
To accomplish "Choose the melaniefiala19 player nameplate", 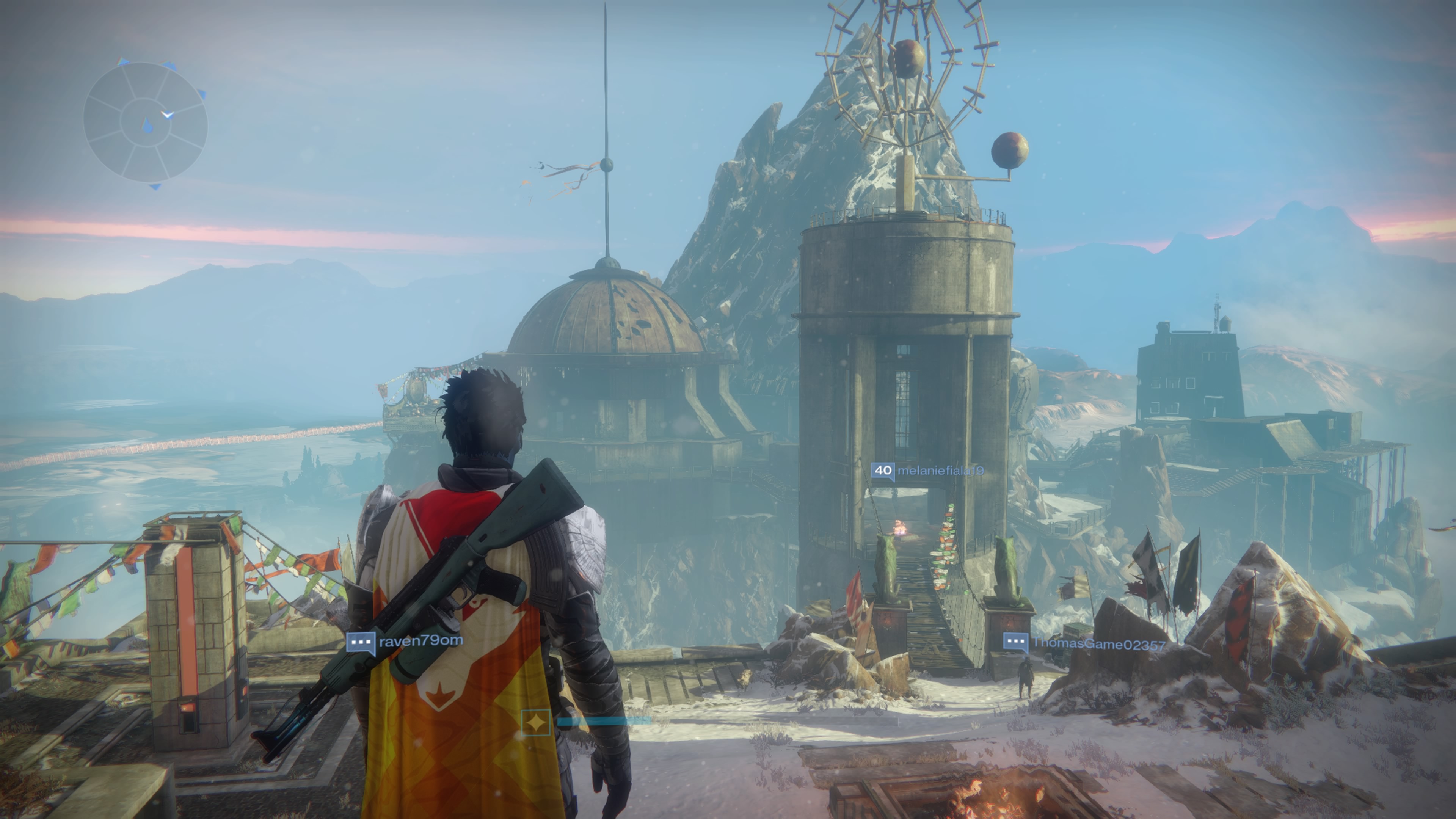I will coord(927,471).
